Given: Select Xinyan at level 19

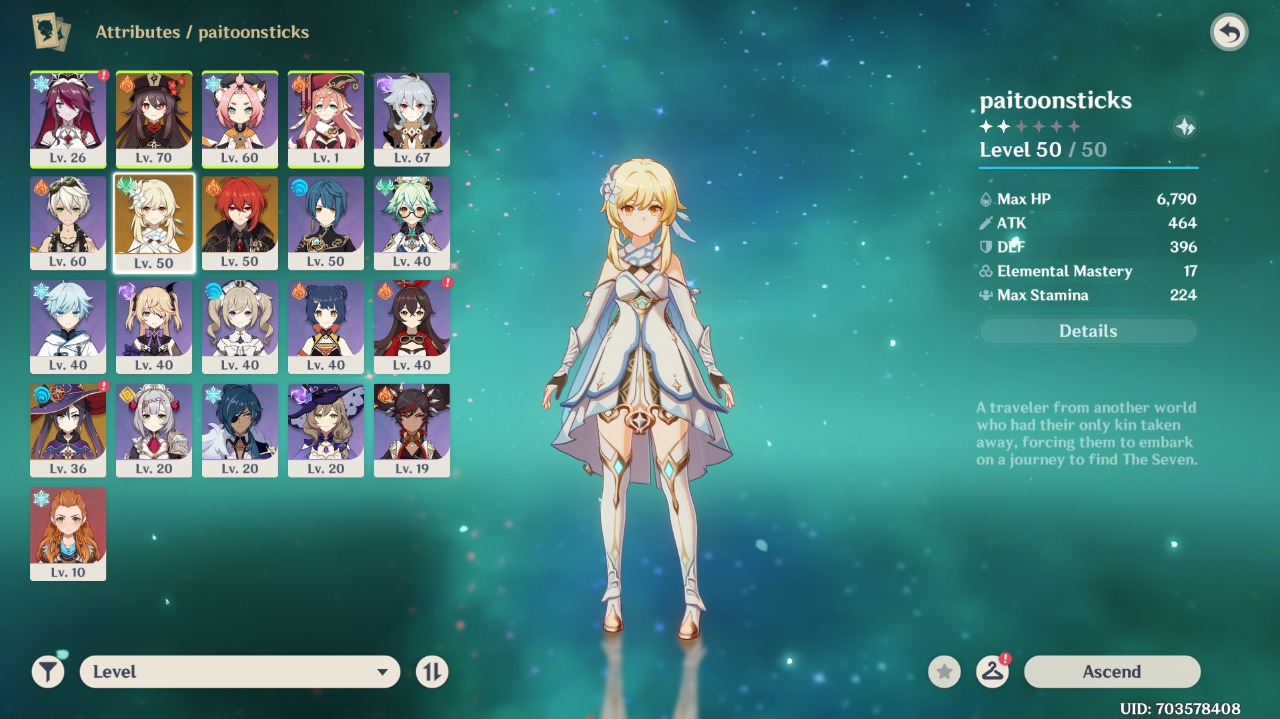Looking at the screenshot, I should click(x=412, y=430).
